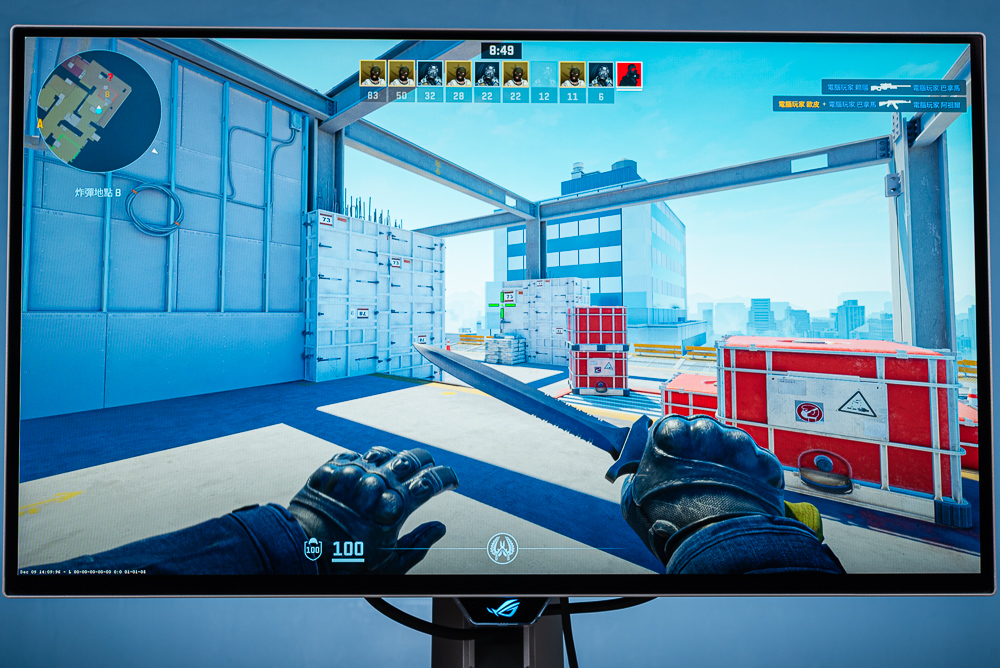Select the player avatar with score 32
Viewport: 1000px width, 668px height.
[430, 74]
